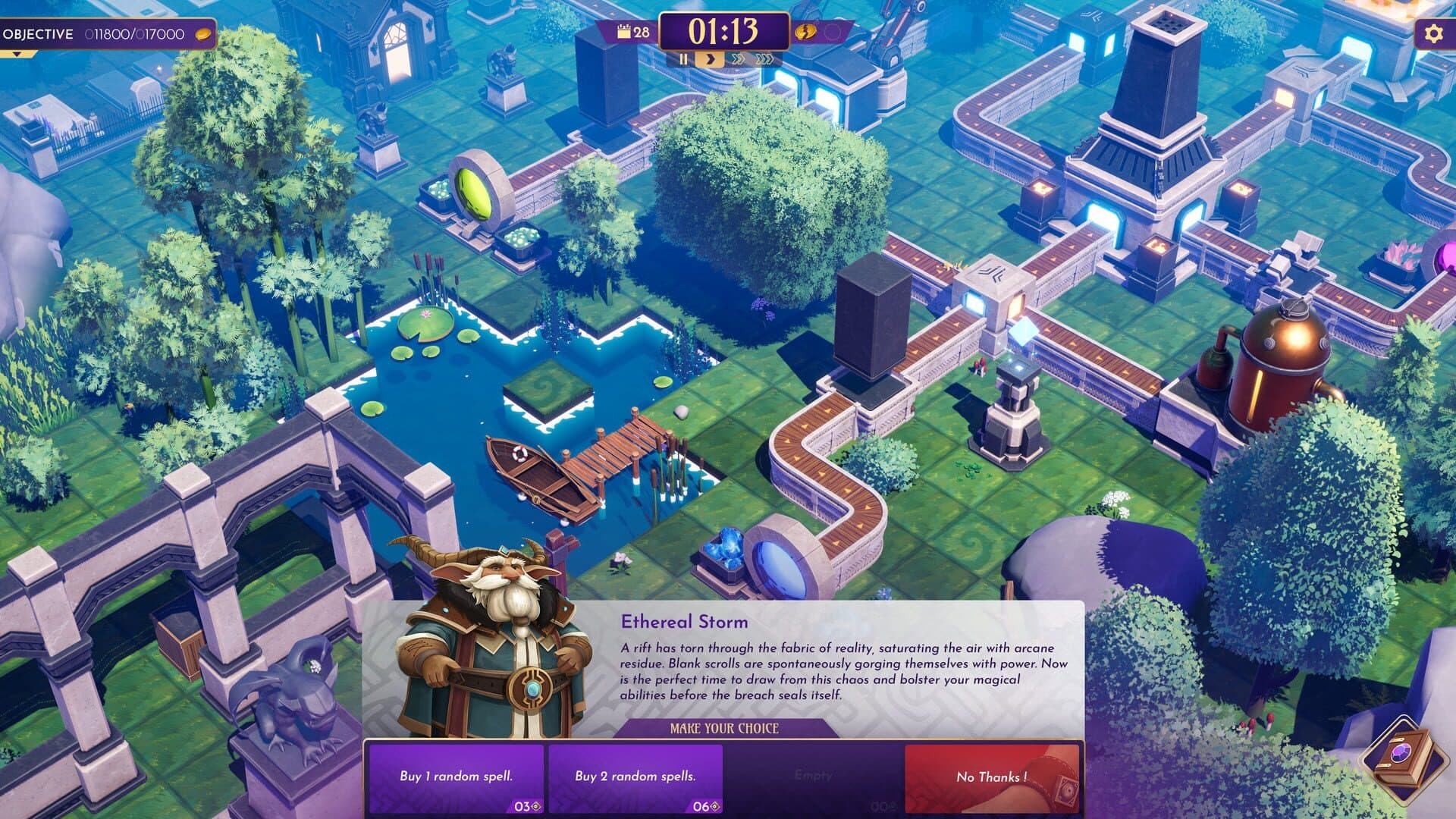Click the MAKE YOUR CHOICE banner
Viewport: 1456px width, 819px height.
click(723, 730)
